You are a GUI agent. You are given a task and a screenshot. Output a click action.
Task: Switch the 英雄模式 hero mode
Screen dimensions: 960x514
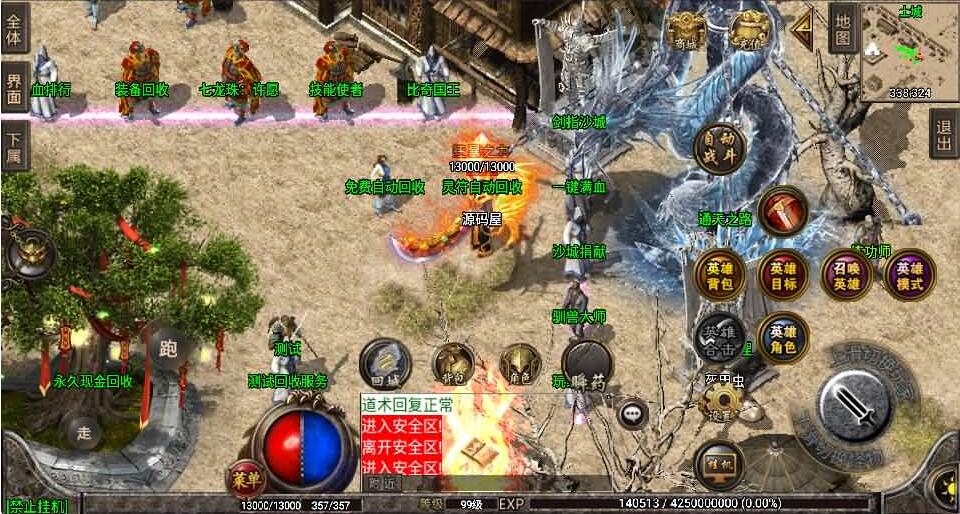click(x=910, y=276)
